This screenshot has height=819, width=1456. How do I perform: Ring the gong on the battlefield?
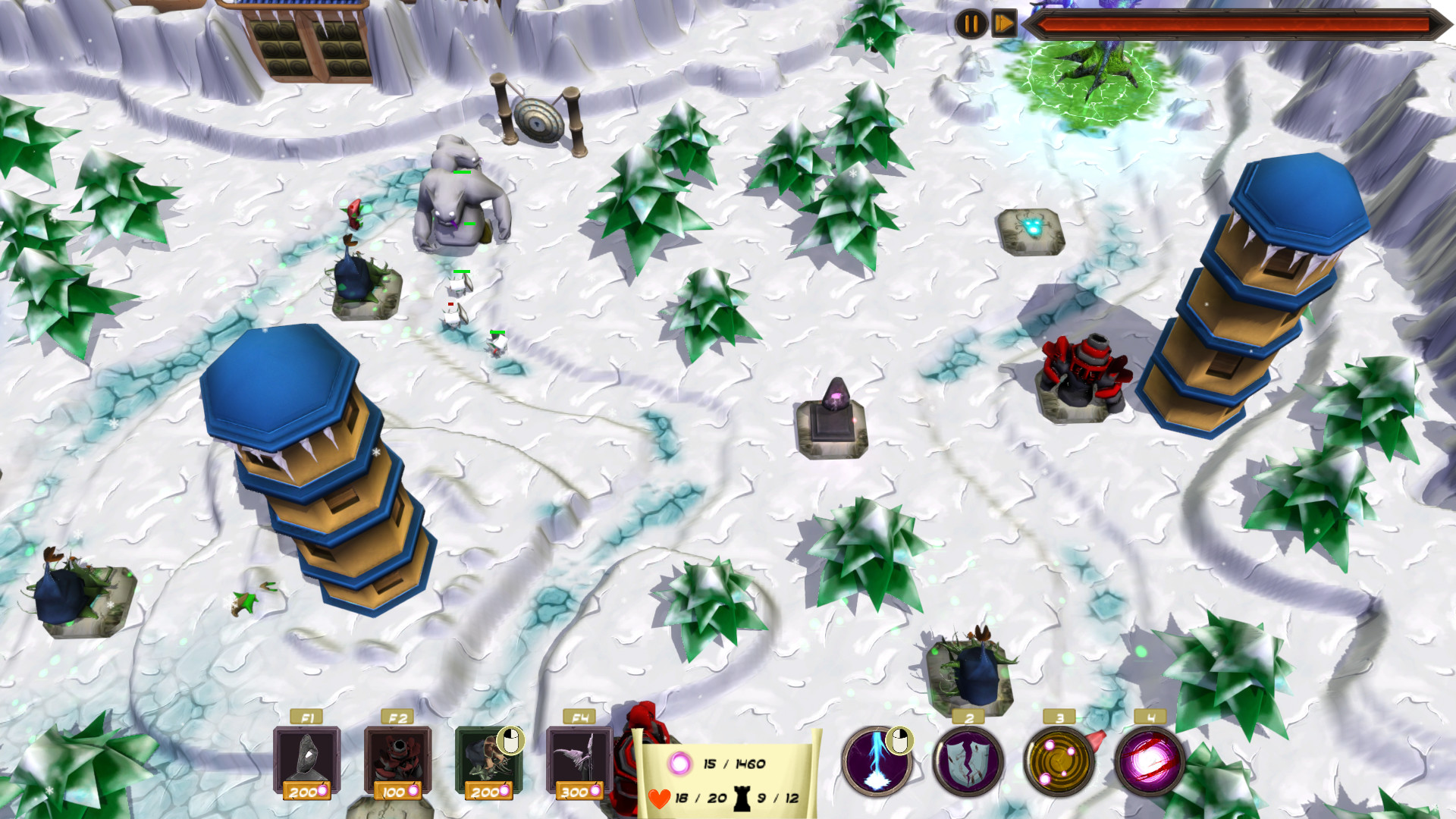tap(539, 118)
